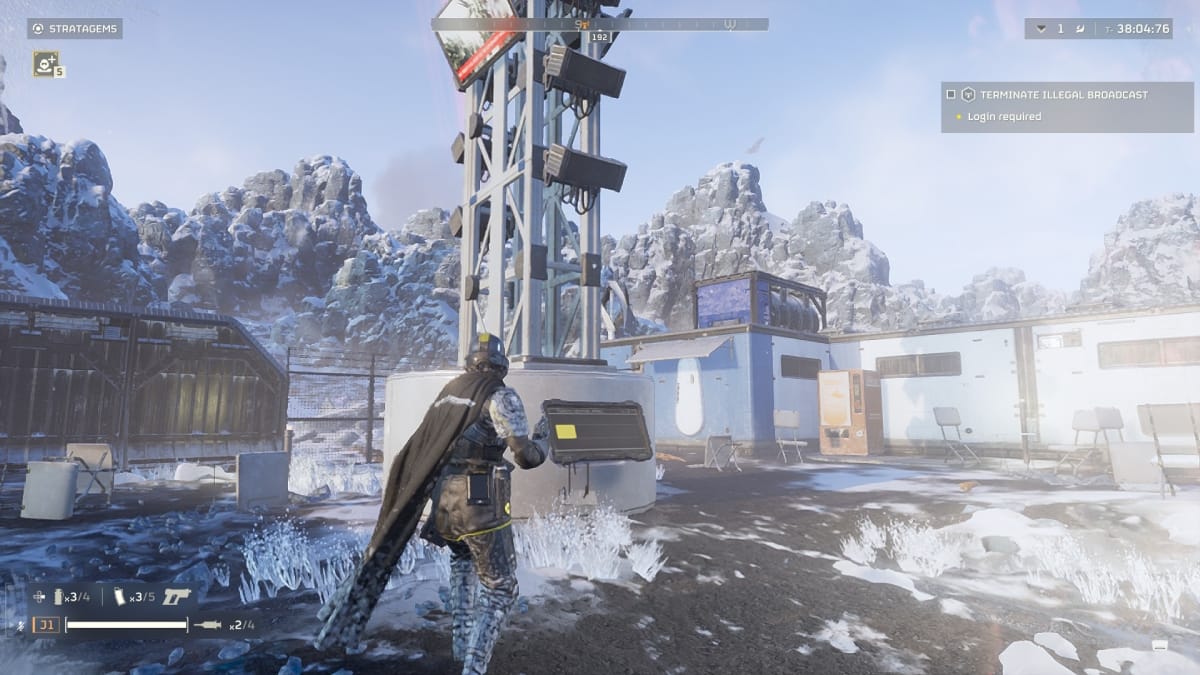
Task: Select the pistol weapon icon
Action: click(177, 596)
